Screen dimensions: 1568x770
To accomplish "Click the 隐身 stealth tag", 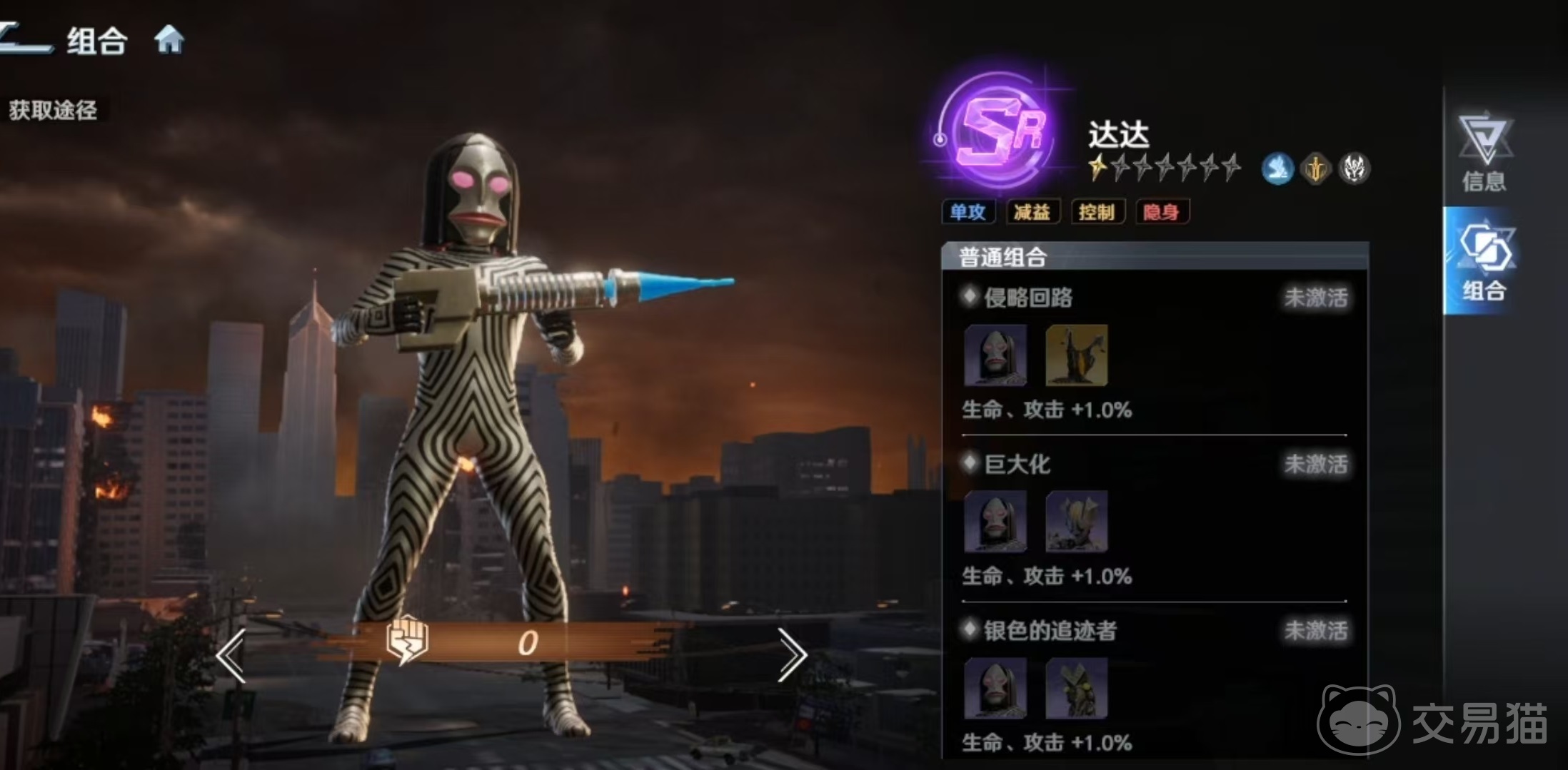I will [1161, 212].
